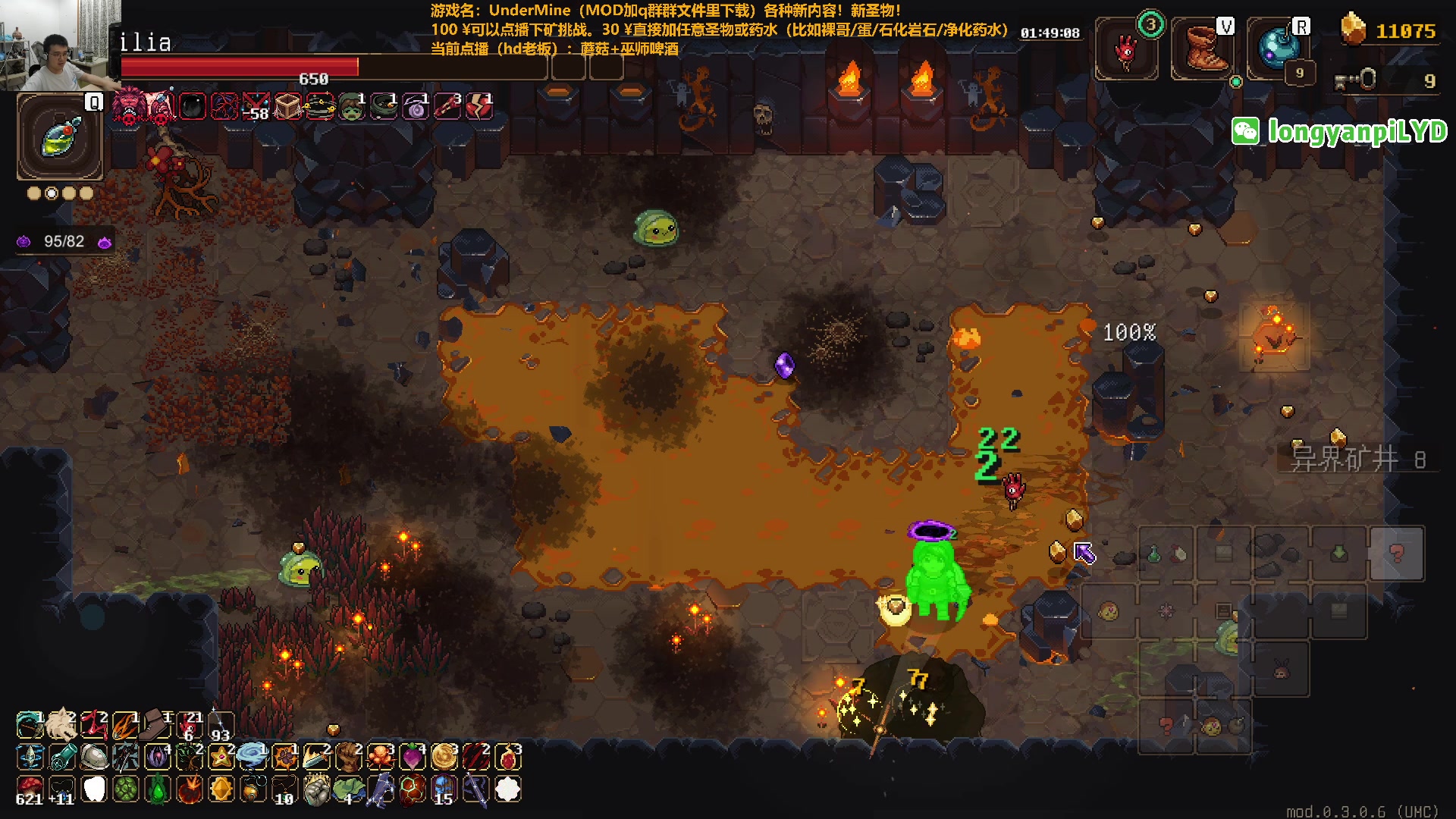Click the streamer webcam thumbnail
The image size is (1456, 819).
(x=60, y=45)
